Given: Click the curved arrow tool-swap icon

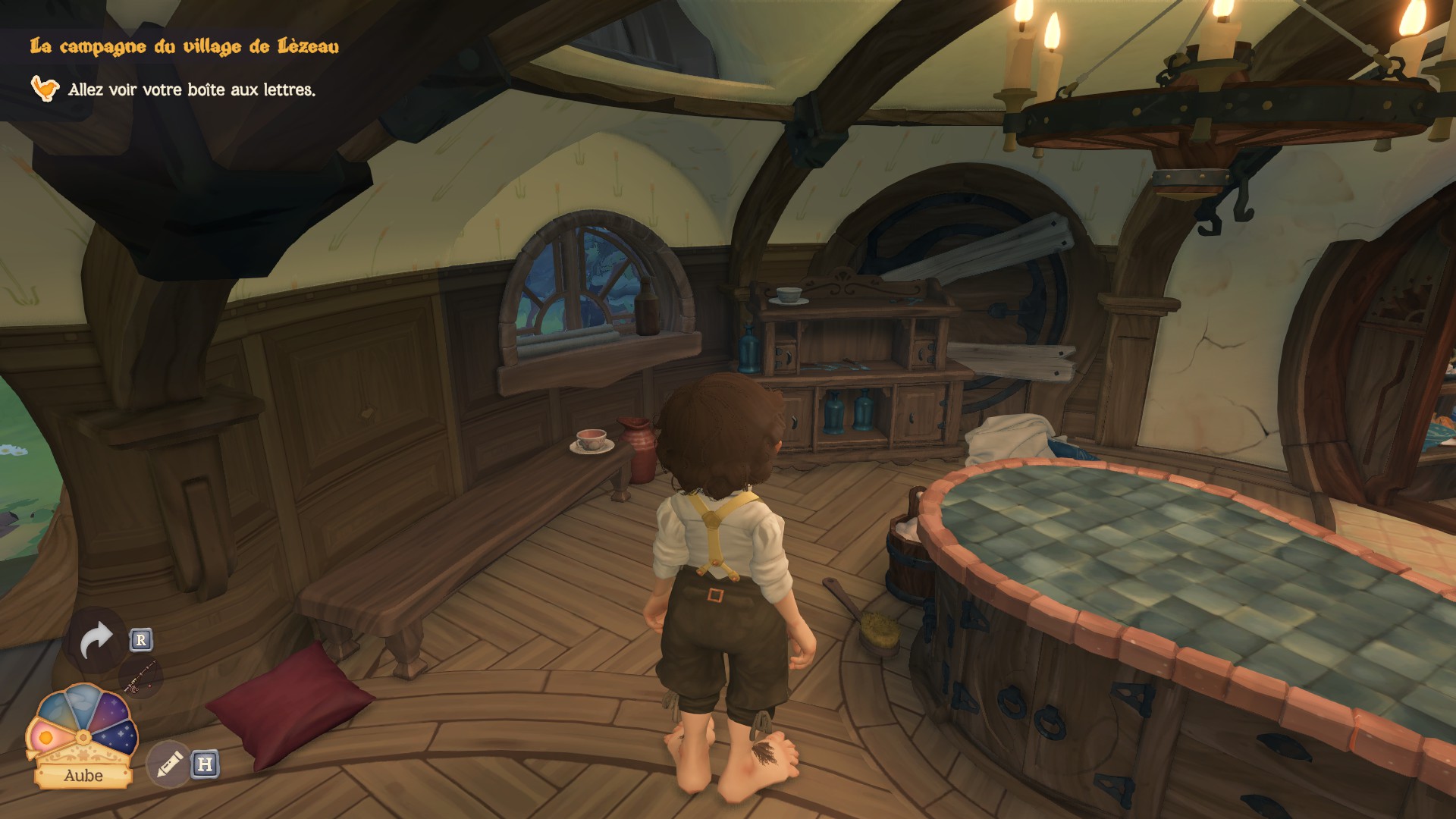Looking at the screenshot, I should (96, 641).
